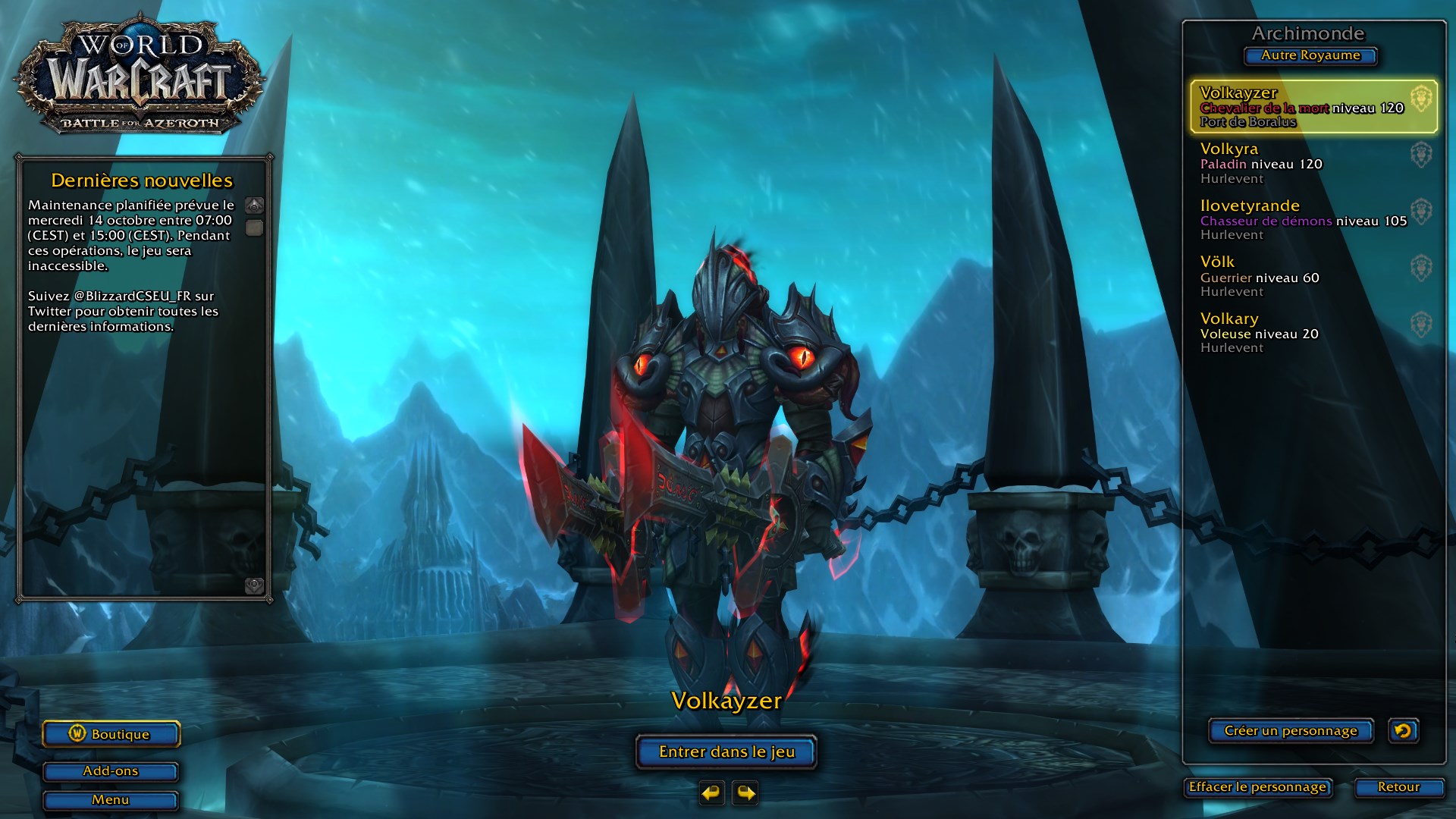Click Créer un personnage
The height and width of the screenshot is (819, 1456).
1291,731
